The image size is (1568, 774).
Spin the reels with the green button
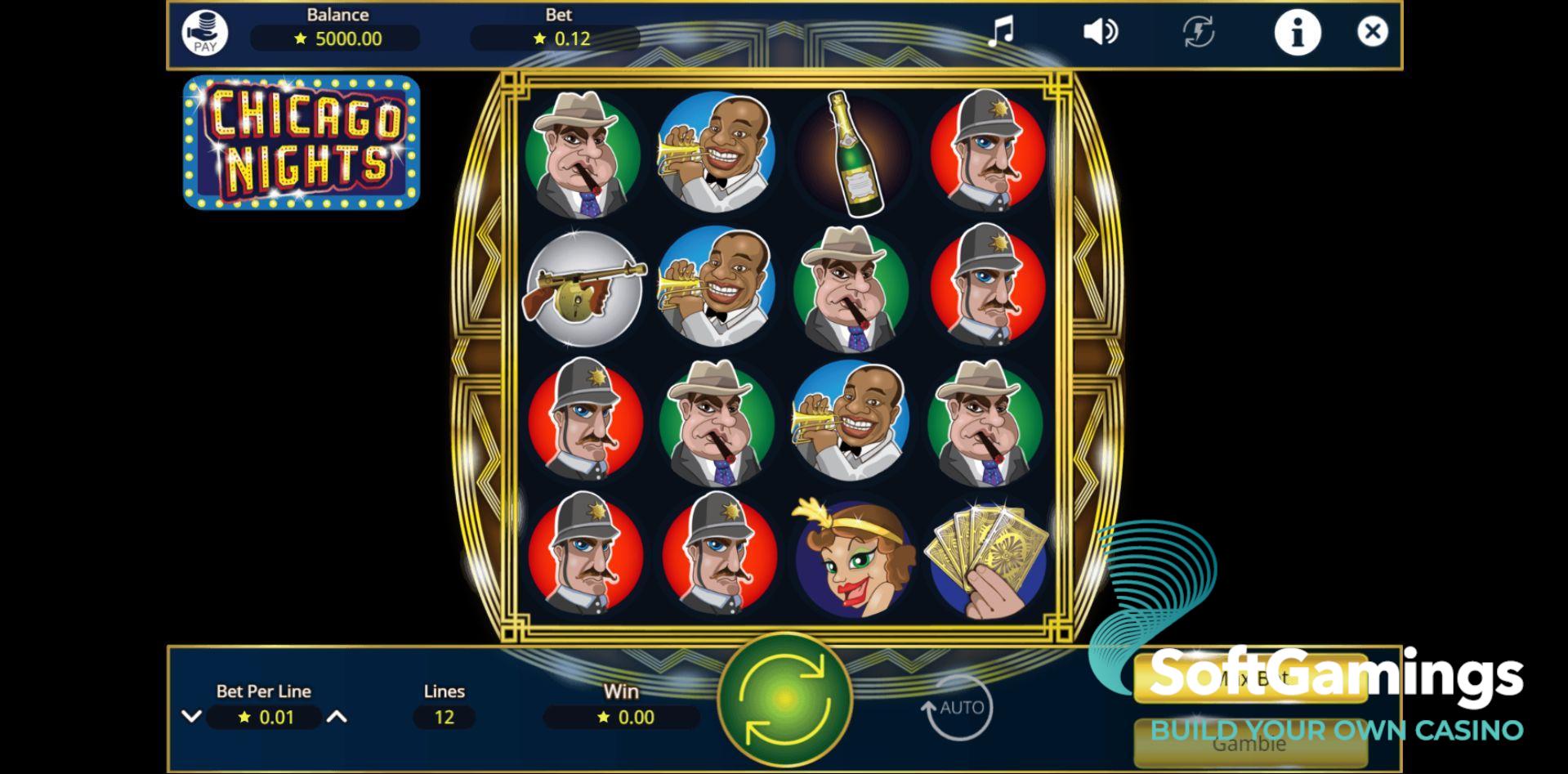(784, 700)
